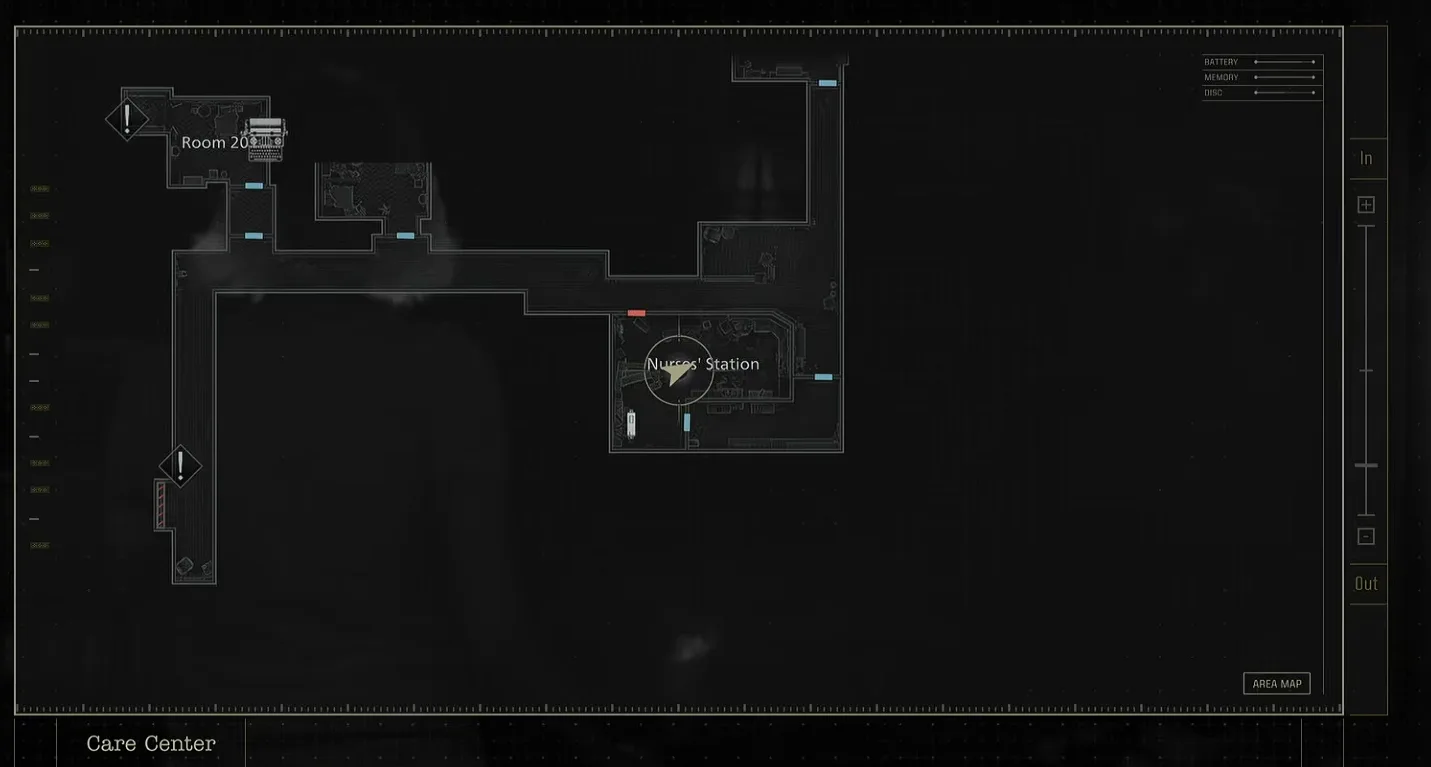1431x767 pixels.
Task: Click the player arrow marker at Nurses' Station
Action: [679, 372]
